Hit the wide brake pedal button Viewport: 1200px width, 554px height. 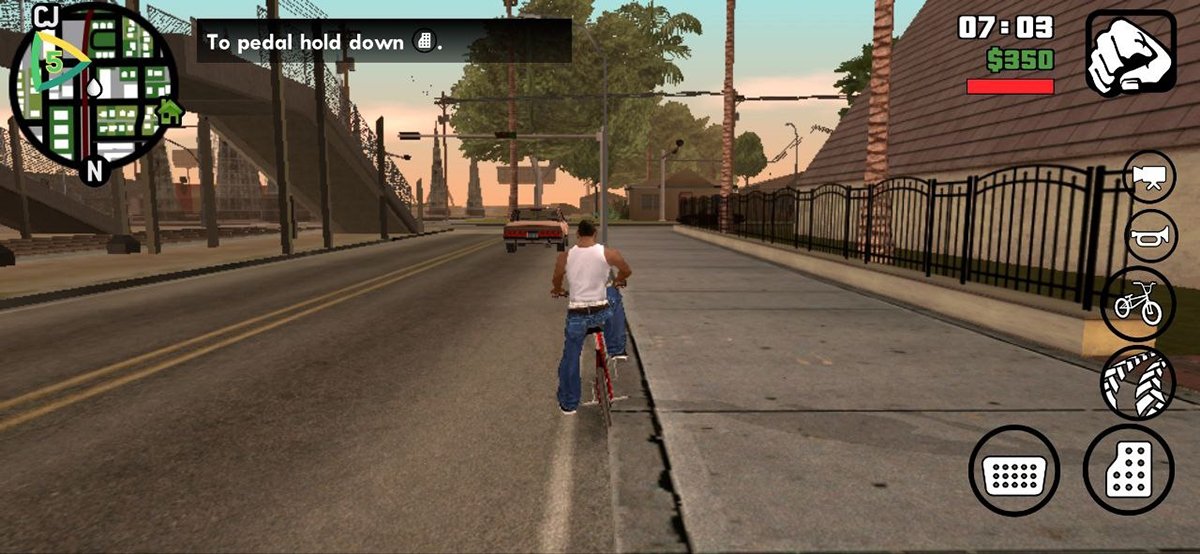pyautogui.click(x=1013, y=470)
